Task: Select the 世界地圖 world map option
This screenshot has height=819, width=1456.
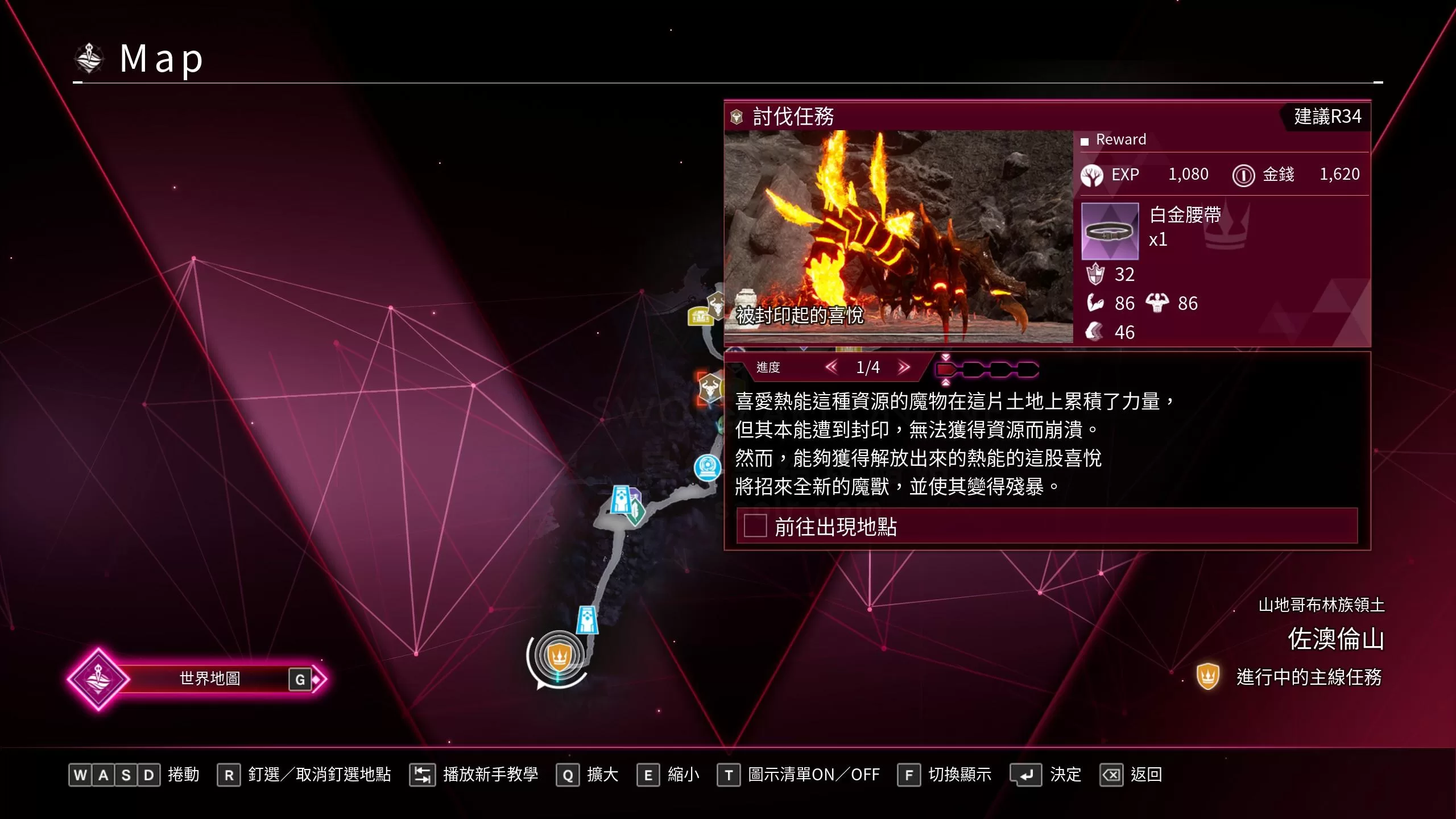Action: point(210,678)
